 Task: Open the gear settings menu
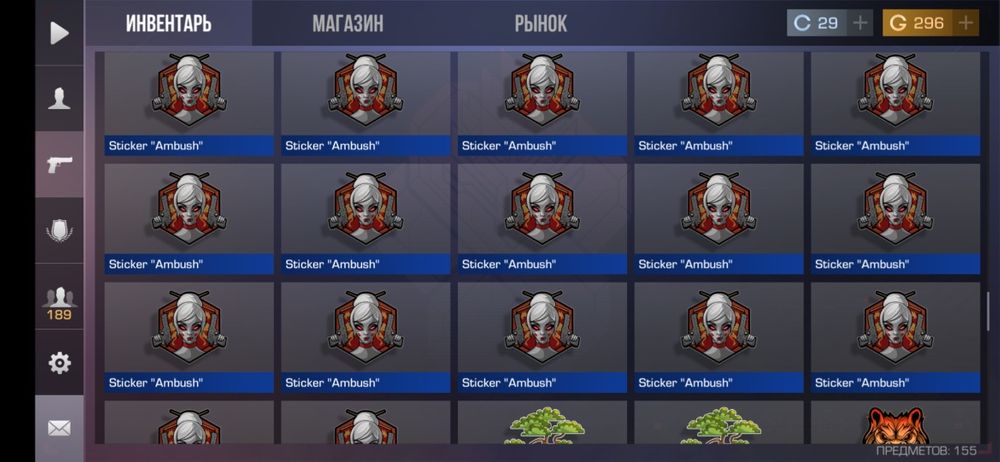59,363
